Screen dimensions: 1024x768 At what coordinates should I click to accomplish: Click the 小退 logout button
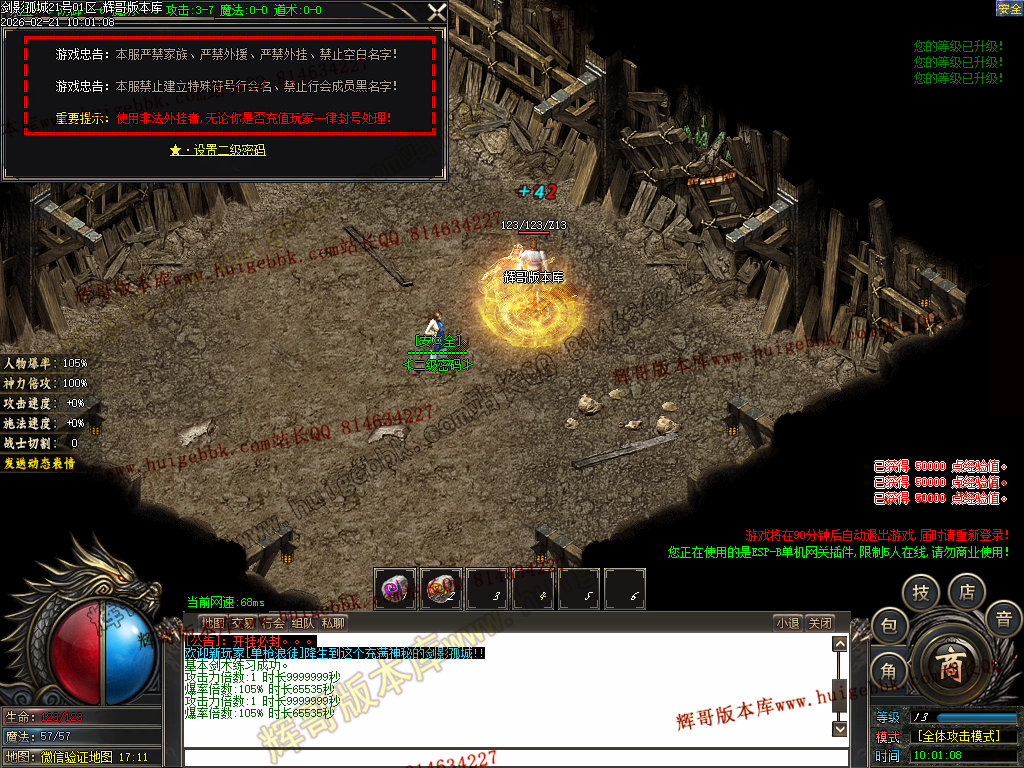click(787, 623)
